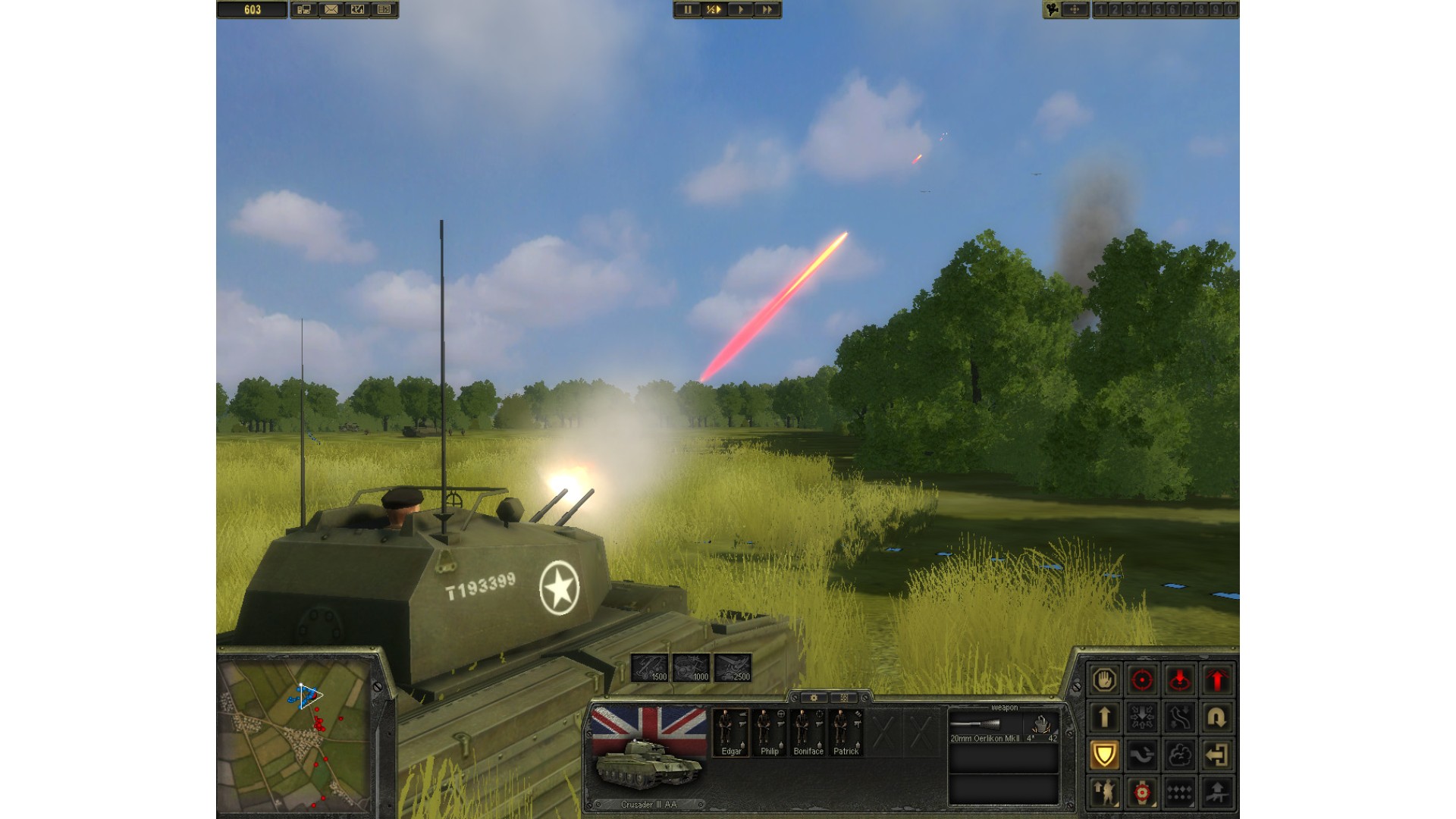
Task: Set game speed to half
Action: coord(714,10)
